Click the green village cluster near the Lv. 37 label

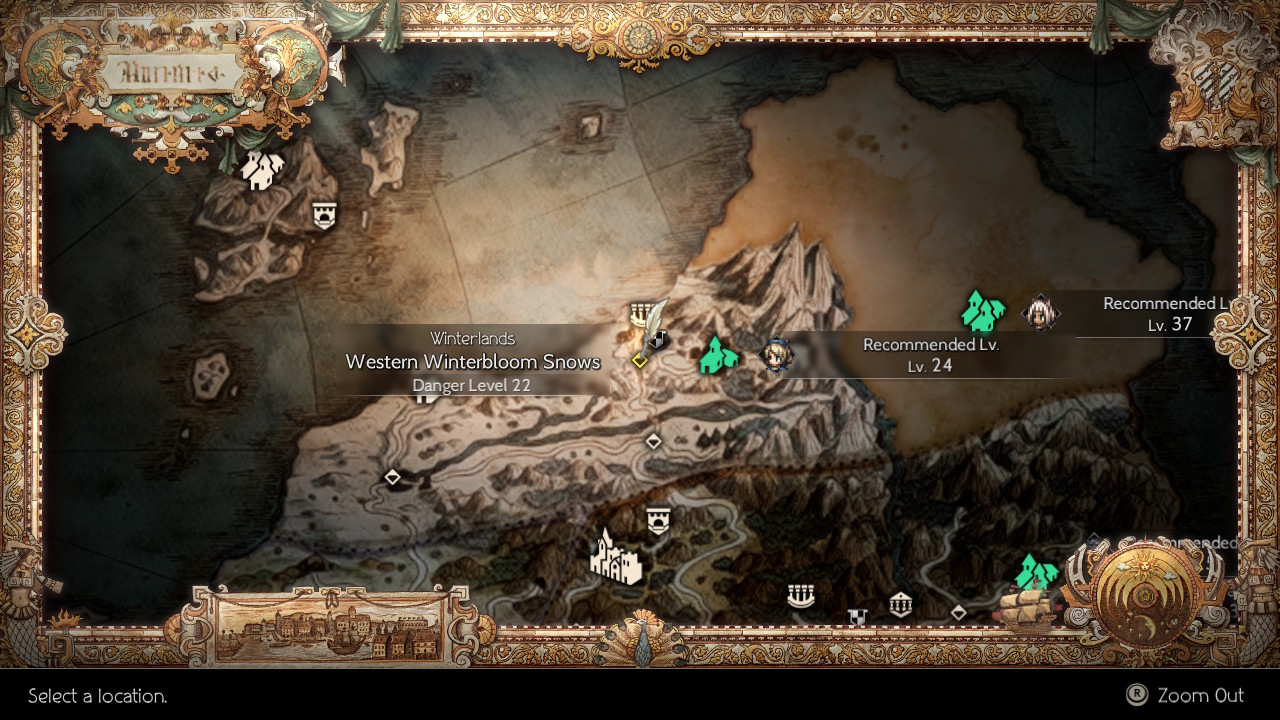(x=981, y=311)
